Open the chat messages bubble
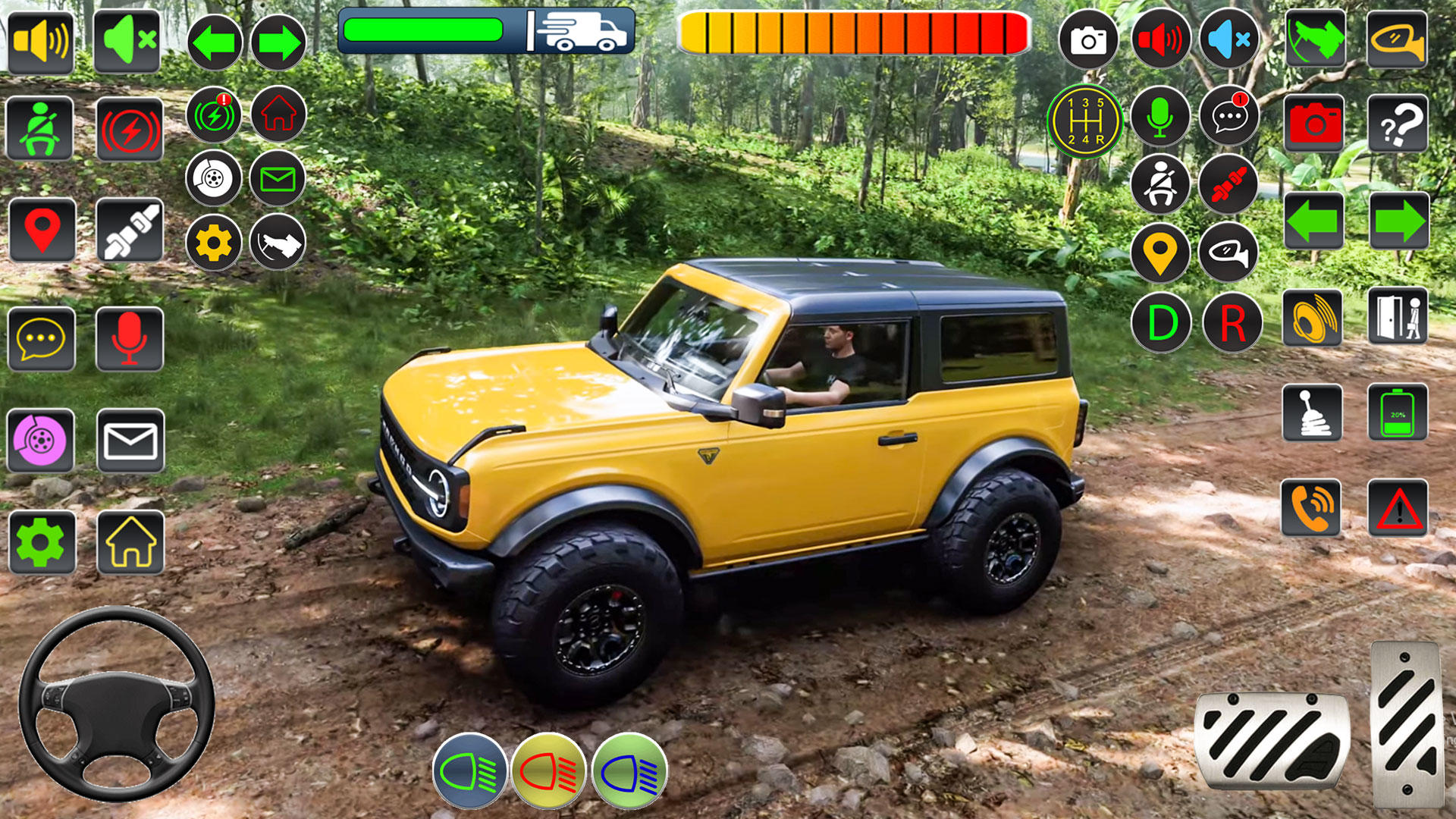 click(1228, 118)
